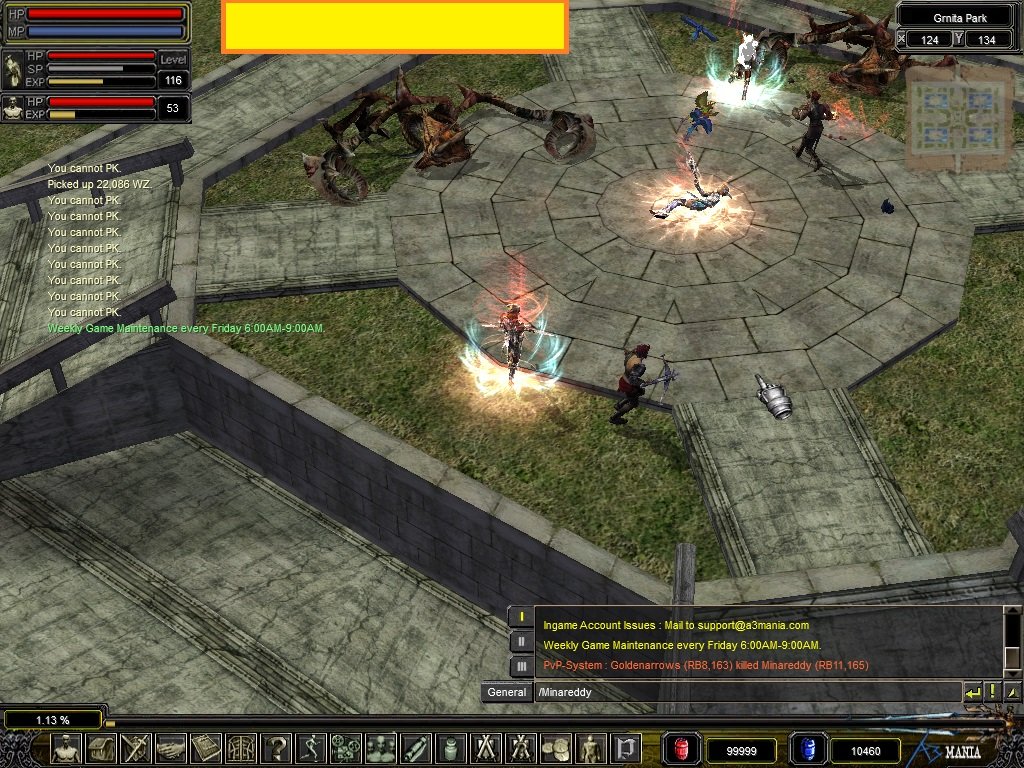Select the mercenary portrait beside level 53

click(13, 108)
